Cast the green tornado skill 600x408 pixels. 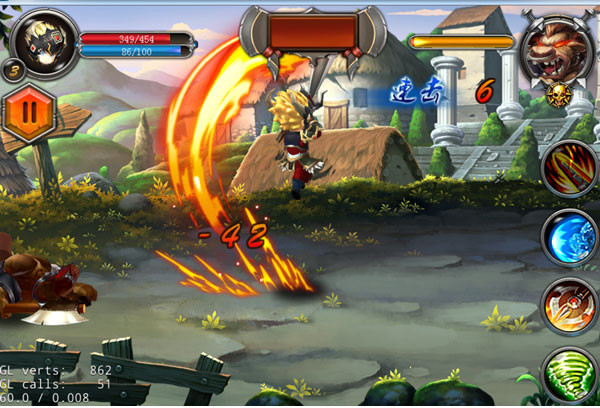click(x=570, y=374)
